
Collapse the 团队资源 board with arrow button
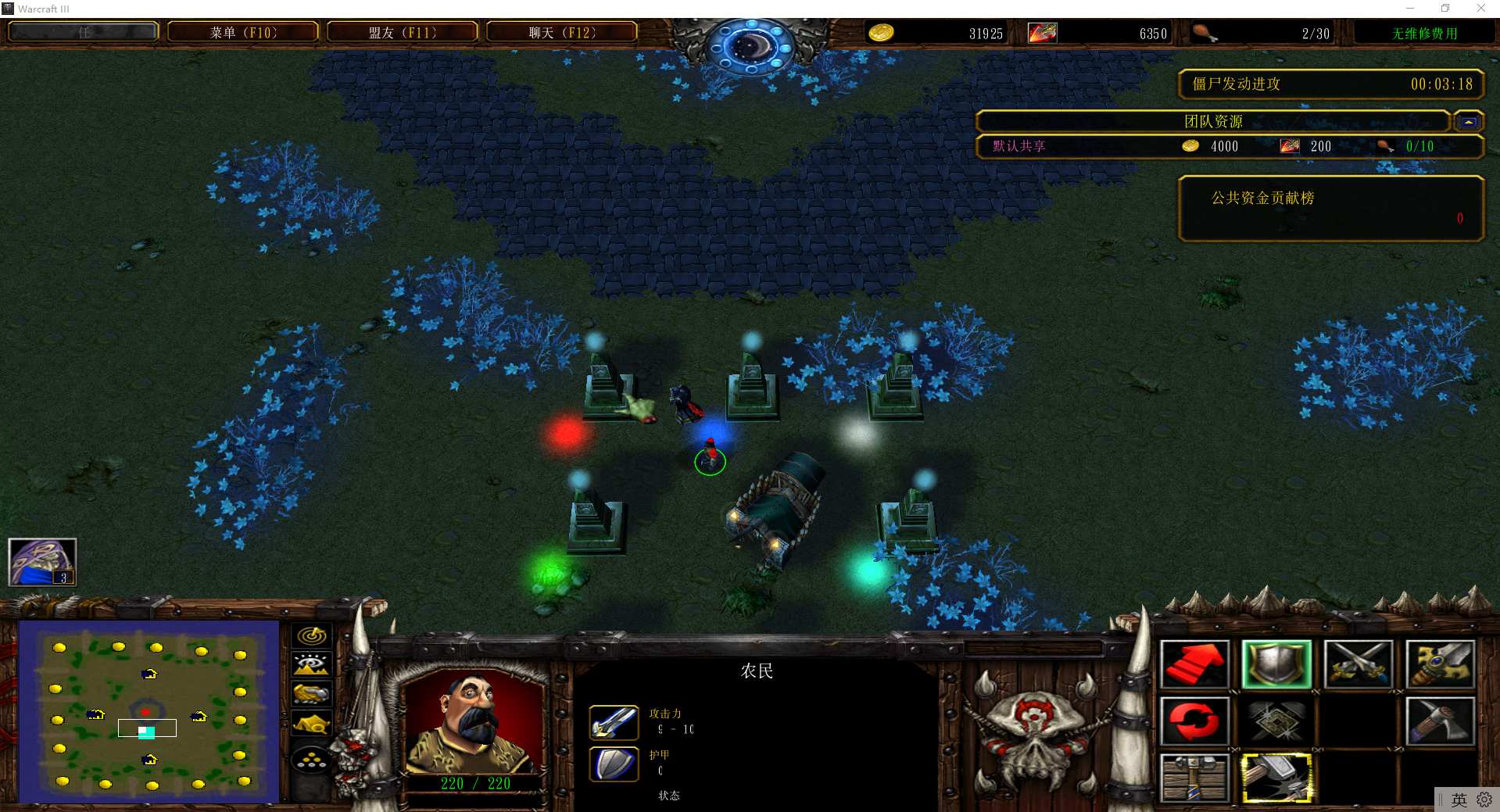[x=1469, y=122]
